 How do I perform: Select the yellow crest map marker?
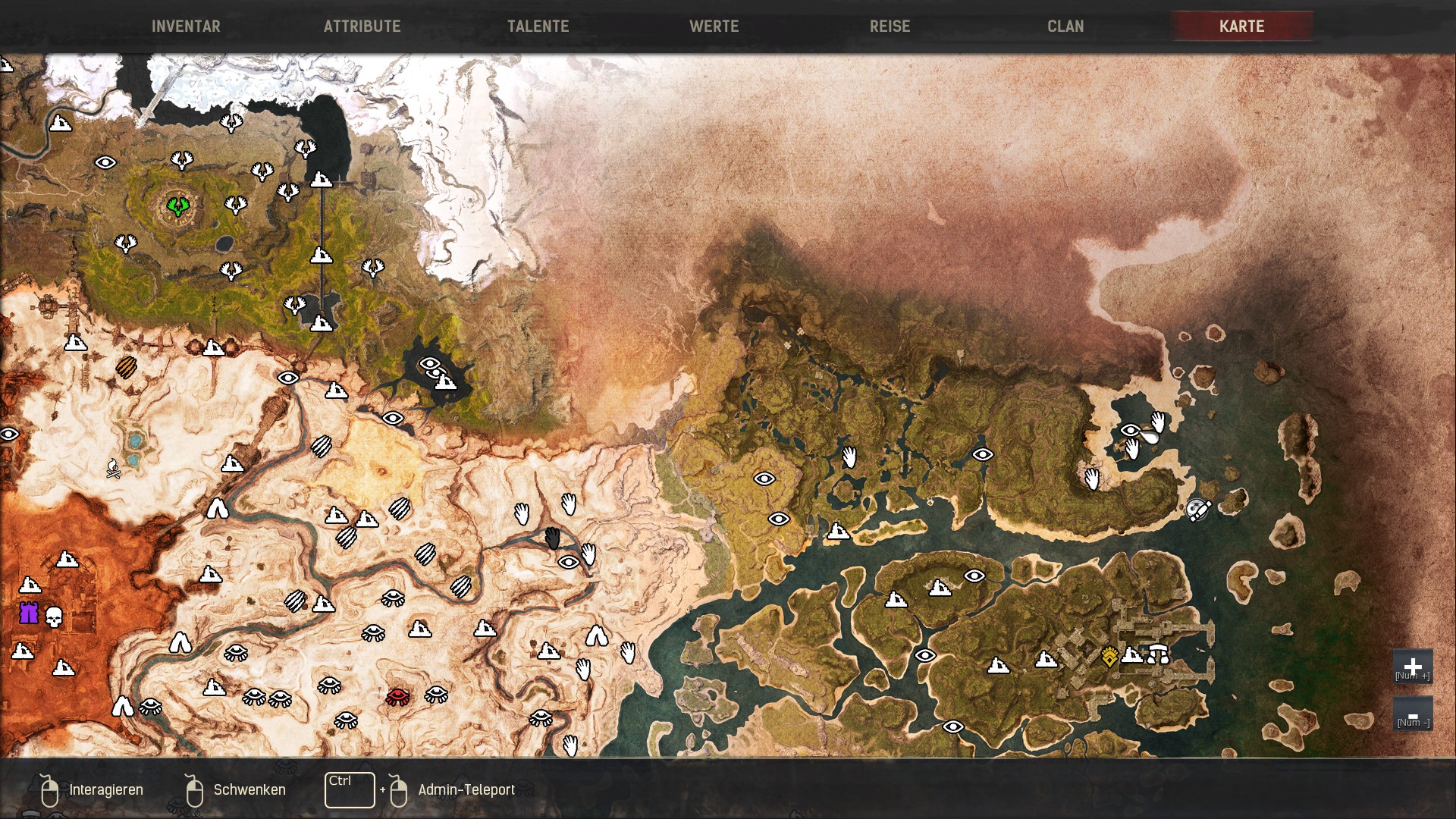[x=1109, y=656]
